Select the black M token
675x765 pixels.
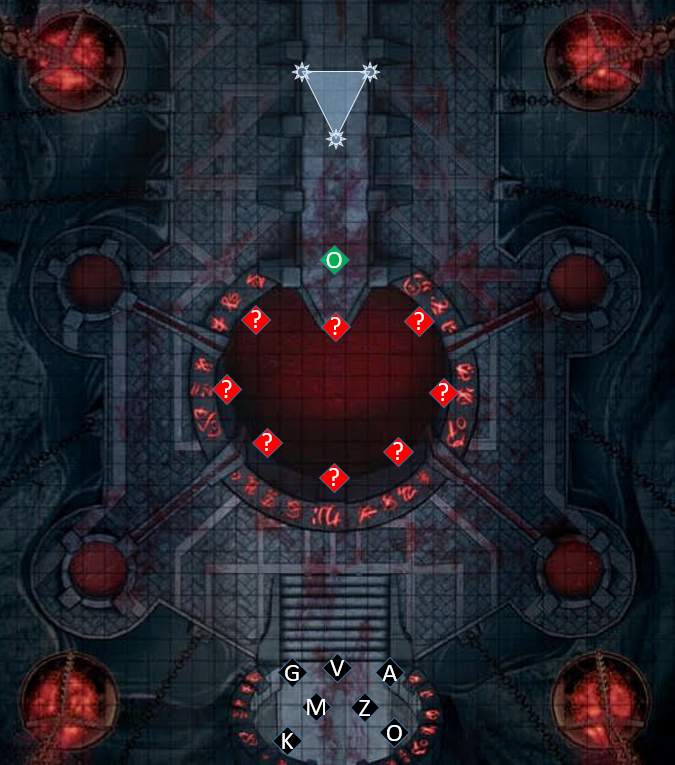pos(316,708)
